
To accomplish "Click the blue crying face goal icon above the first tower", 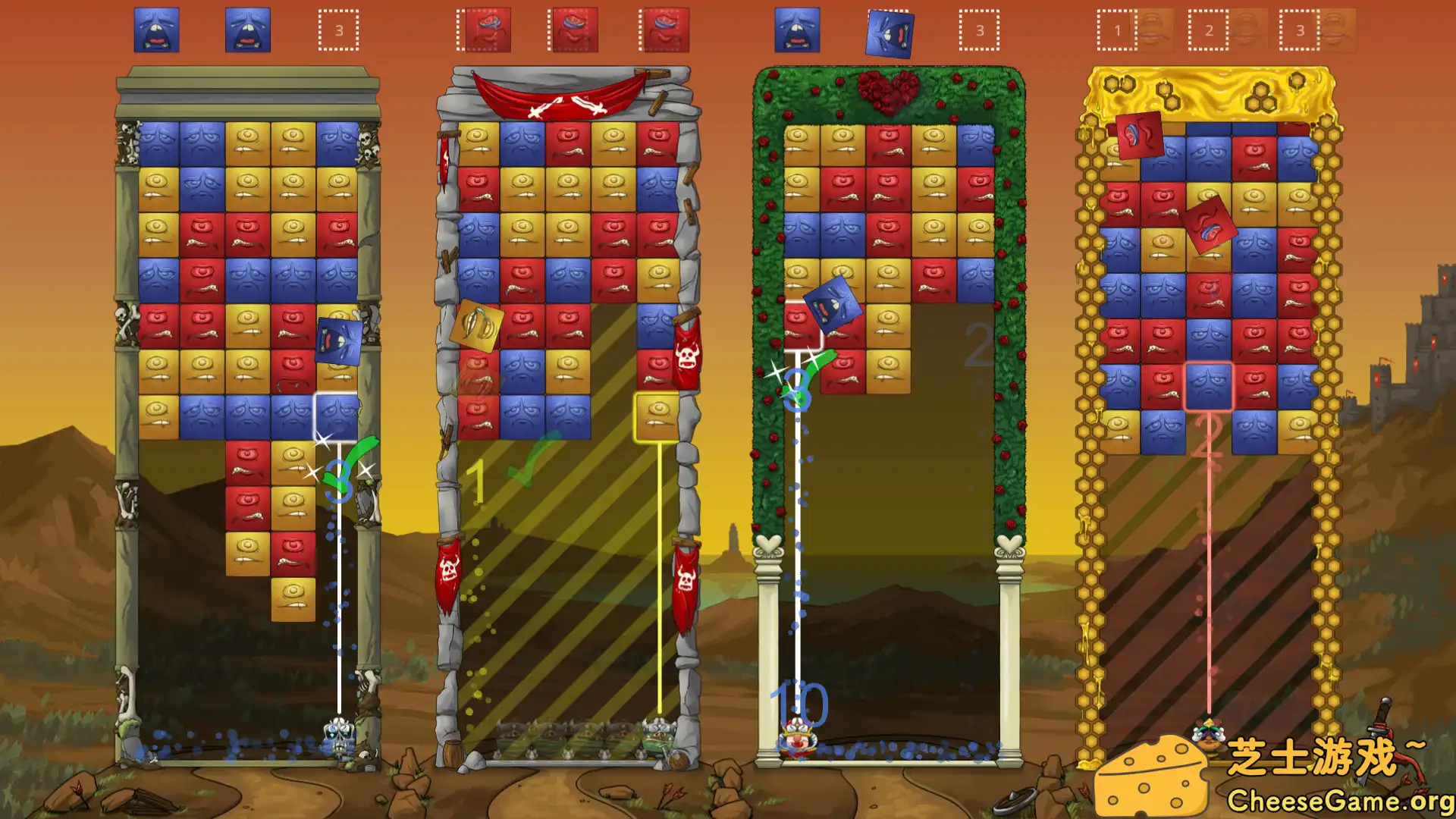I will coord(157,30).
